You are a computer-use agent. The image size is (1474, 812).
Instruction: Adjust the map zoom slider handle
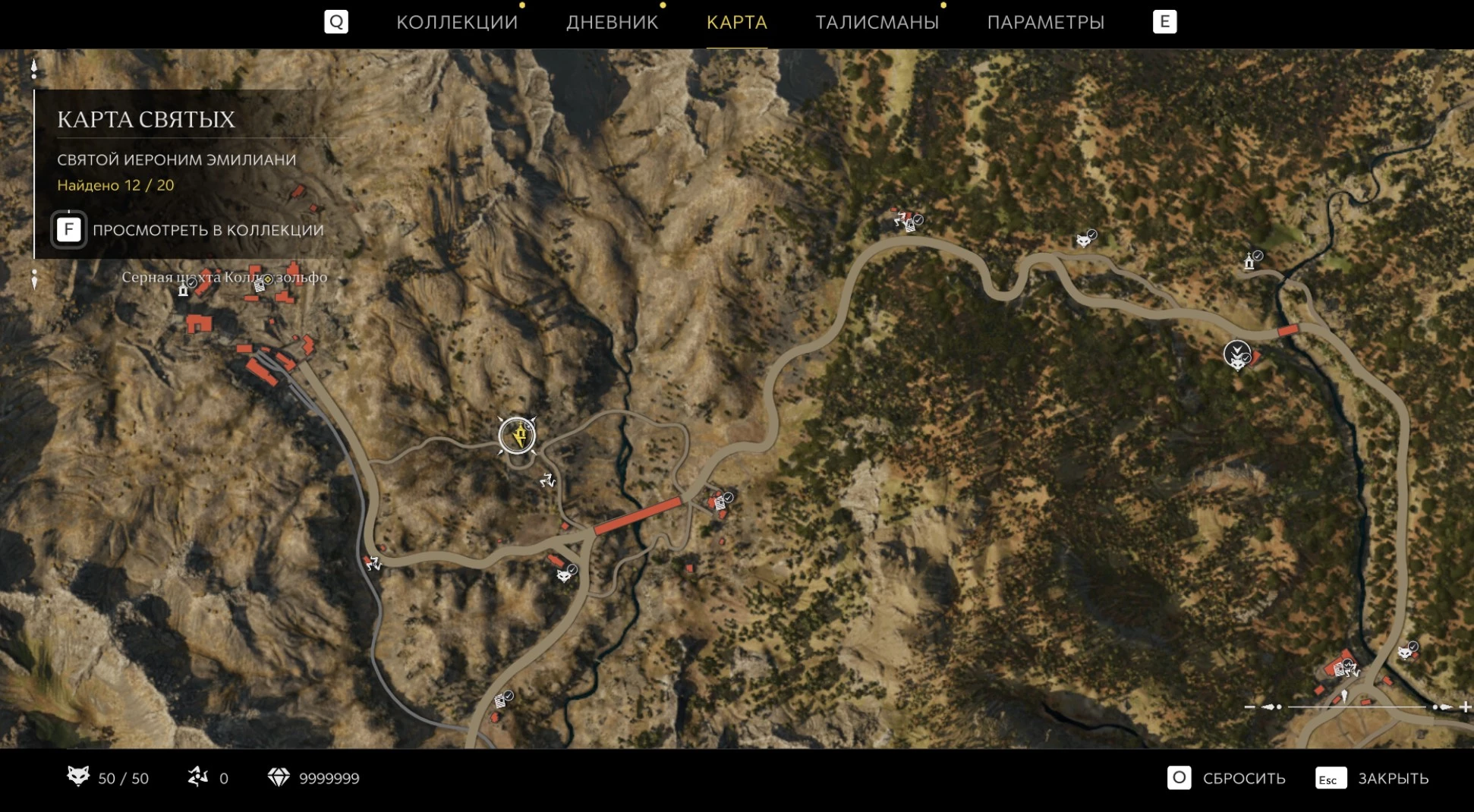tap(1344, 697)
